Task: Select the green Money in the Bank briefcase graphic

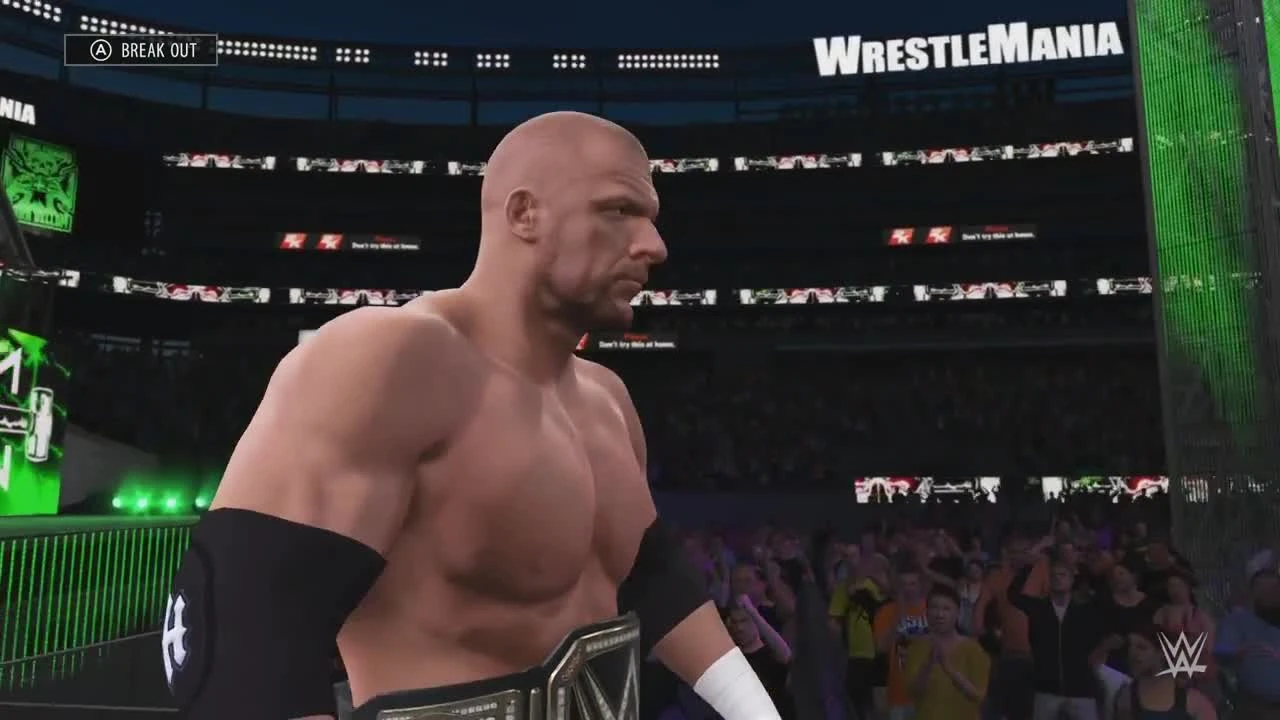Action: [x=40, y=420]
